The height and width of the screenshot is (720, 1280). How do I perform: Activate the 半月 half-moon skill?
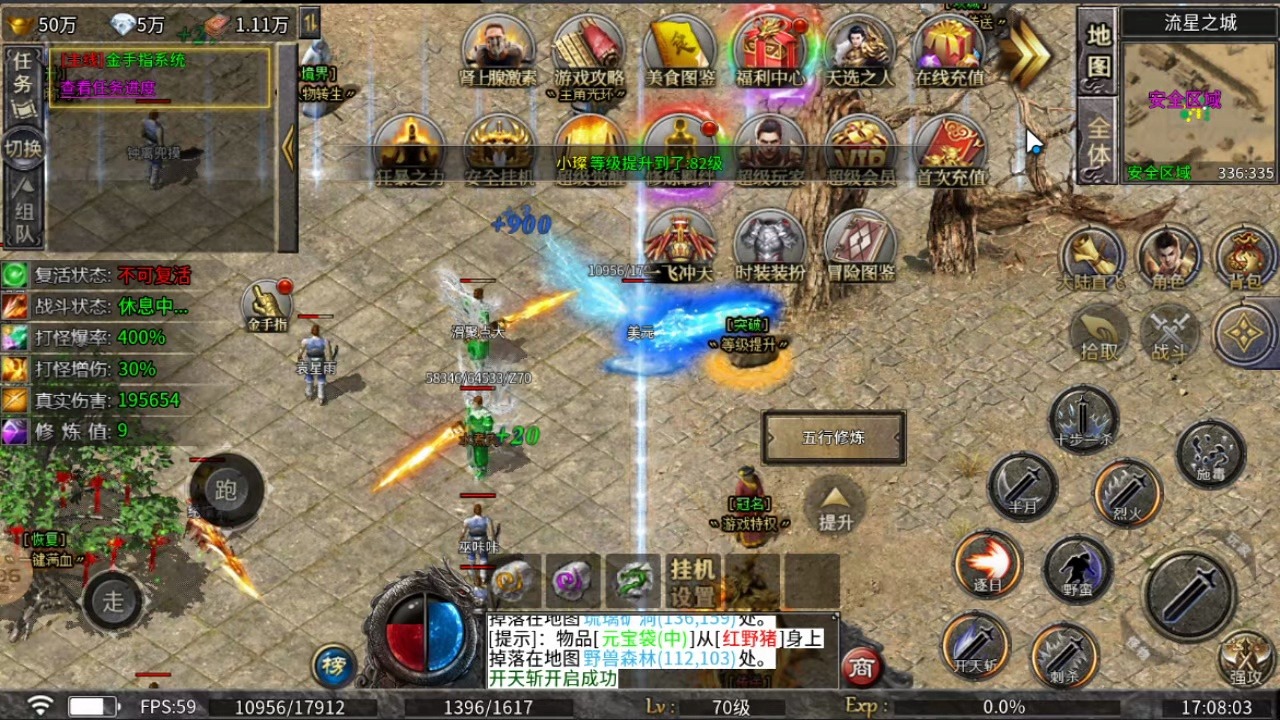pyautogui.click(x=1023, y=487)
